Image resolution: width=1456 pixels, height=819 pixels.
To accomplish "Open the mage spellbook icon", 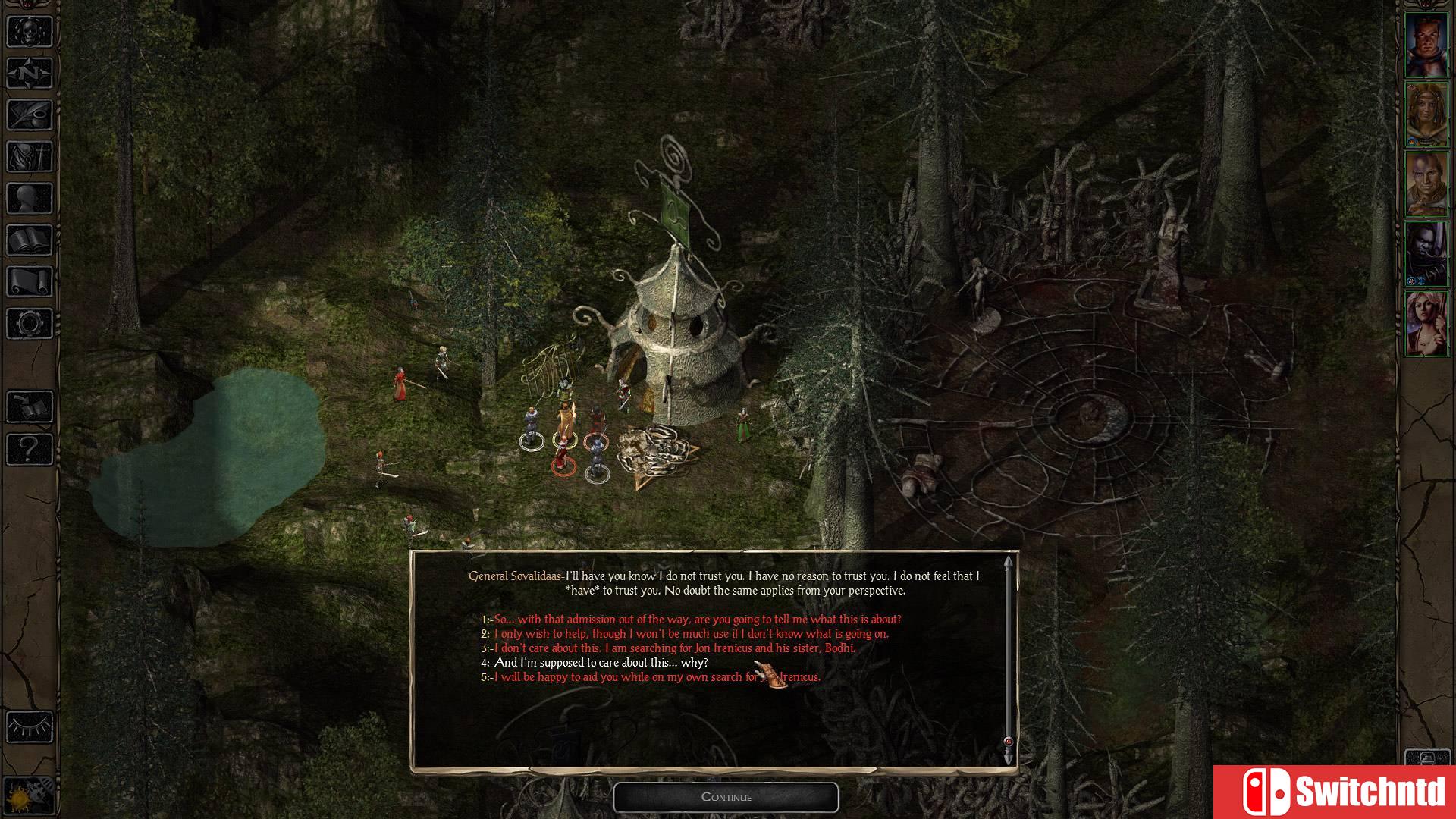I will [29, 241].
